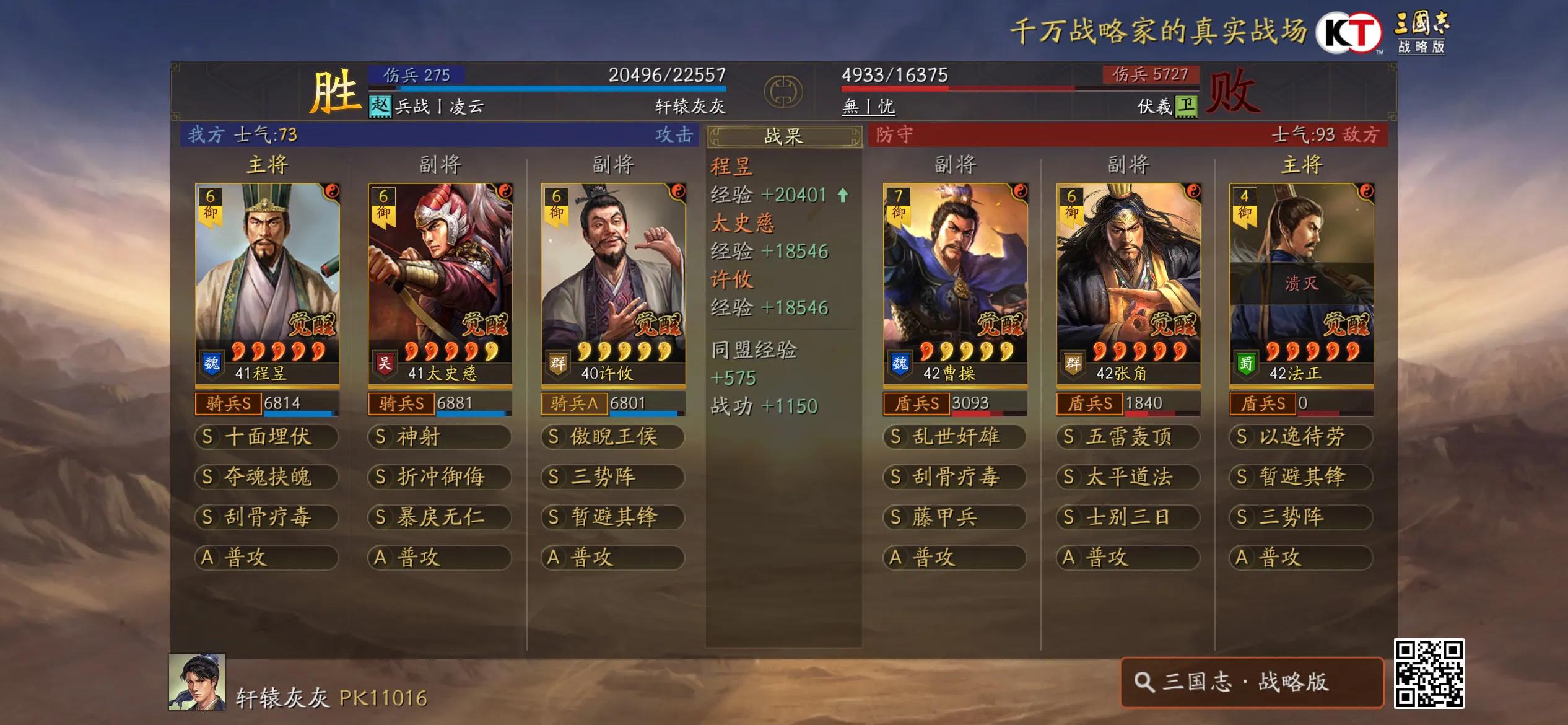Click the S 十面埋伏 skill button

tap(266, 437)
